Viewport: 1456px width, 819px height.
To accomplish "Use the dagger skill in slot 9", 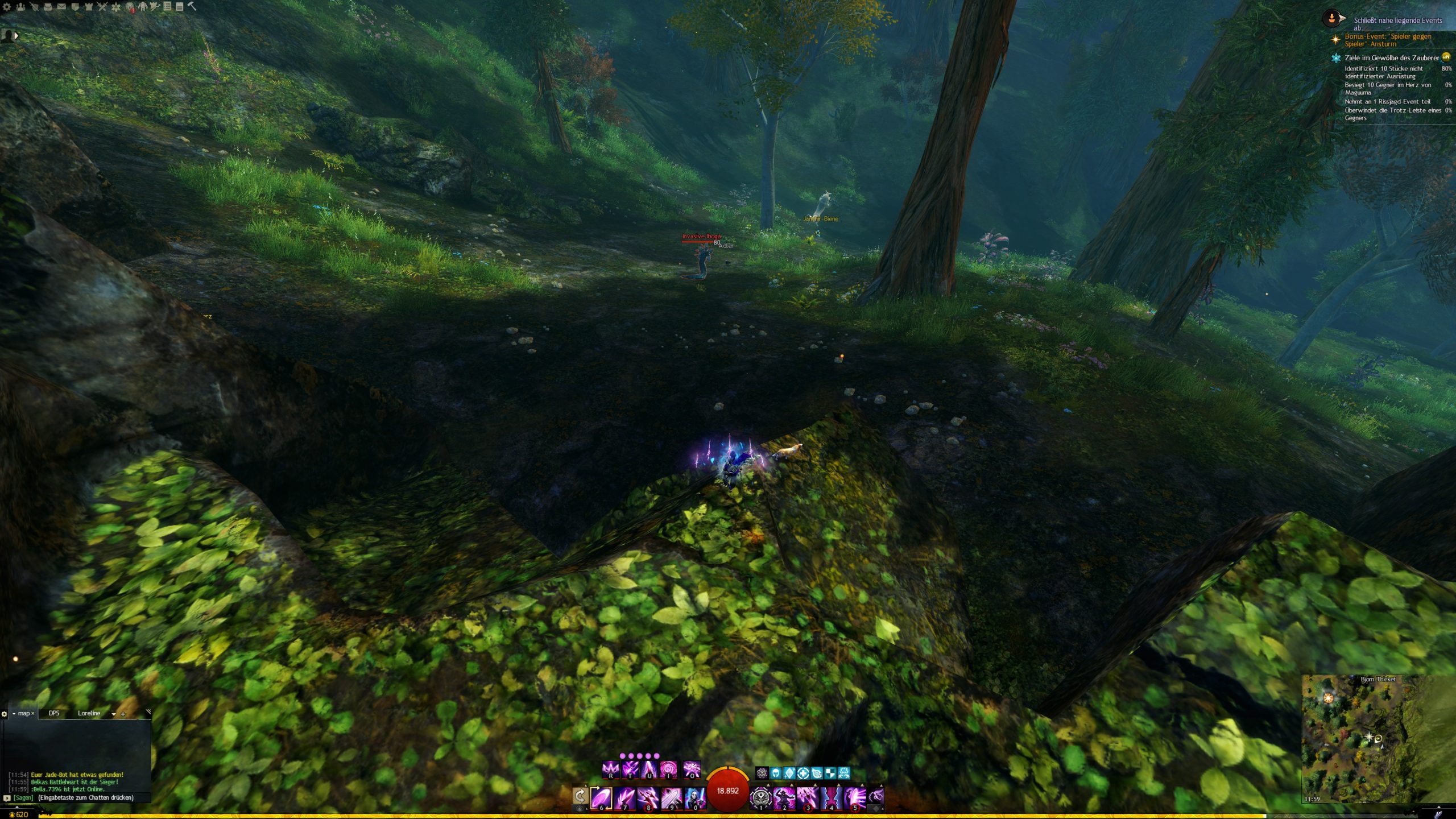I will 671,797.
